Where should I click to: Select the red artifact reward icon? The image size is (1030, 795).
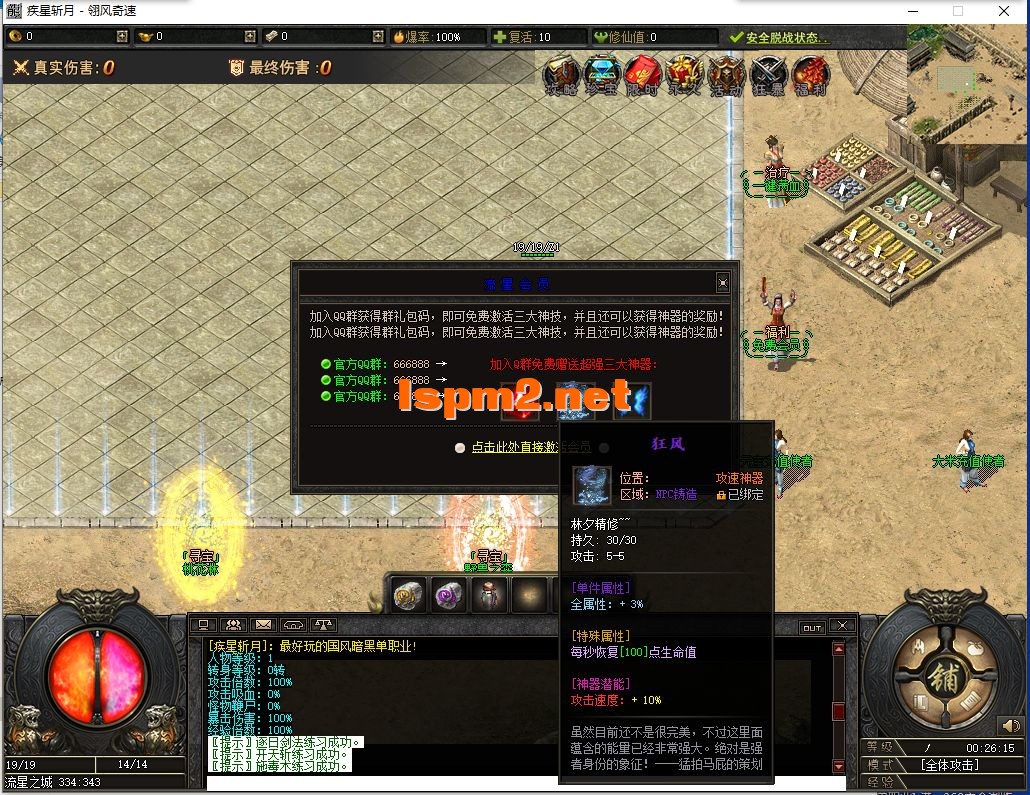click(518, 401)
